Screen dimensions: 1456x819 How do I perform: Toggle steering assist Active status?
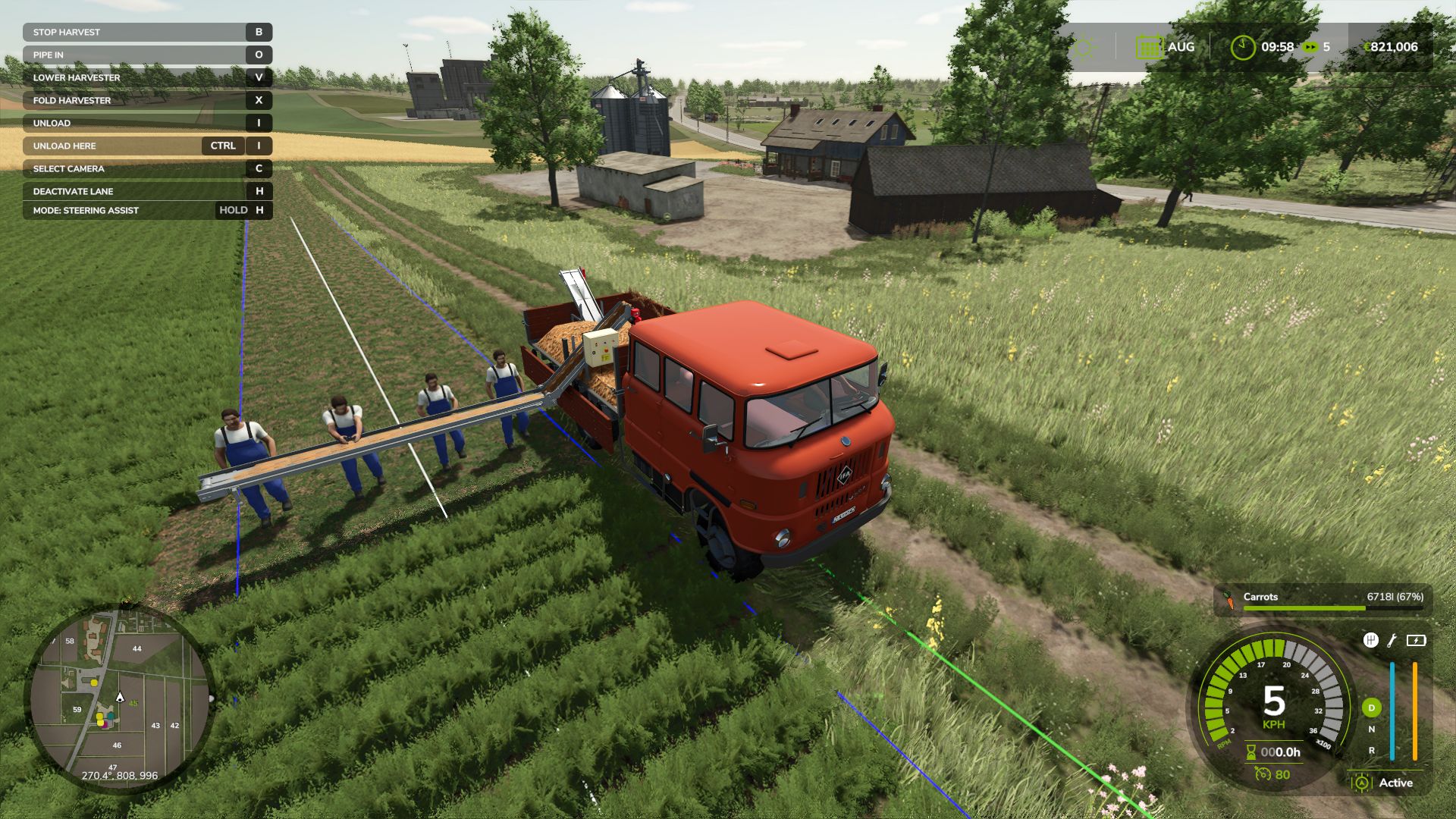1396,783
